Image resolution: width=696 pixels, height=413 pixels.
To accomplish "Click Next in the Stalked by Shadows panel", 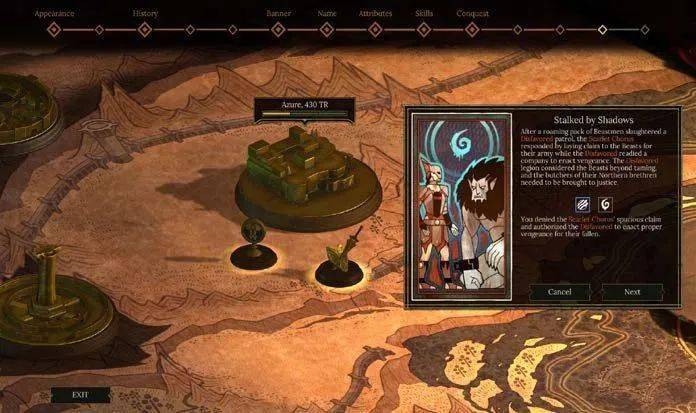I will [x=632, y=292].
